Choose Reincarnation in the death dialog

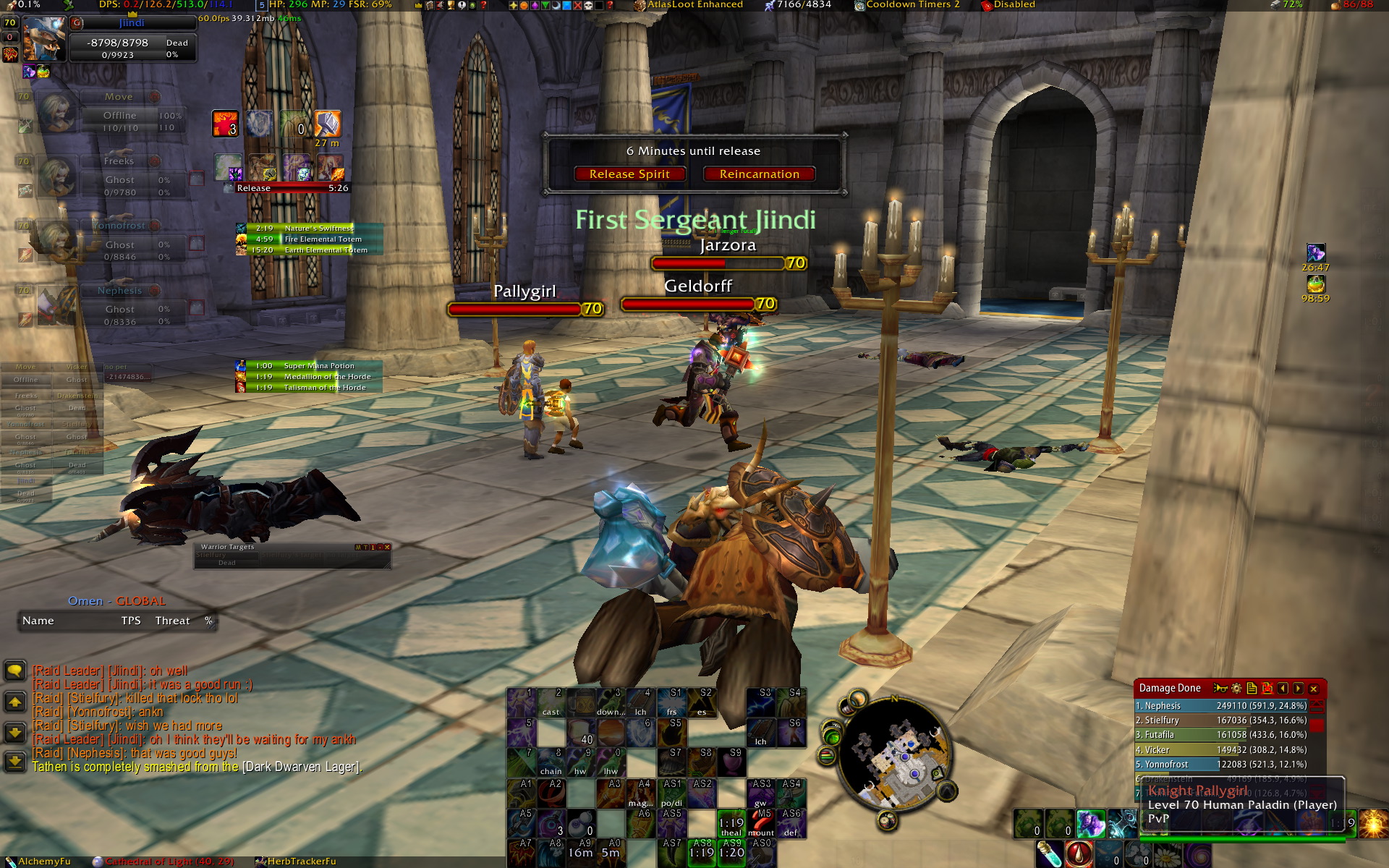click(x=759, y=174)
